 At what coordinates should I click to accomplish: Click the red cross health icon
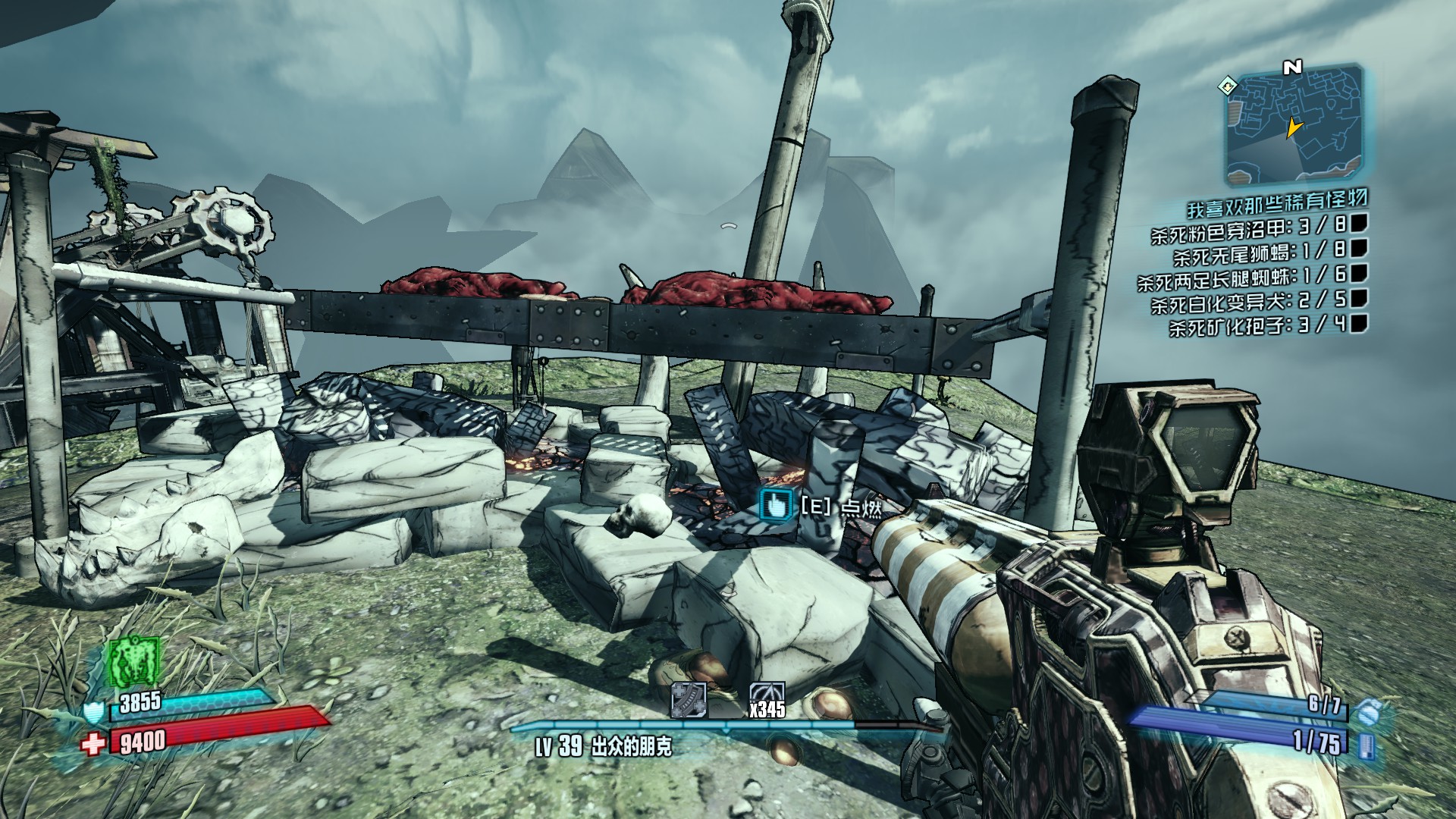point(94,744)
